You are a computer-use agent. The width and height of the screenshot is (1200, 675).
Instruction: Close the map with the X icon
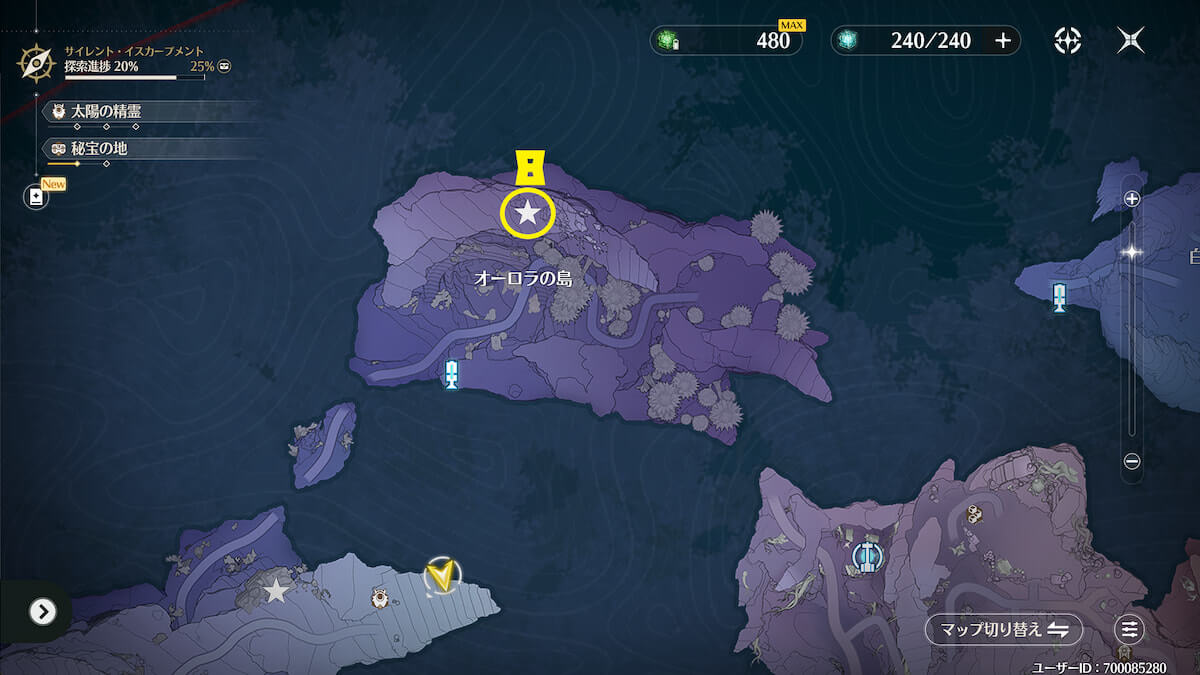1131,40
